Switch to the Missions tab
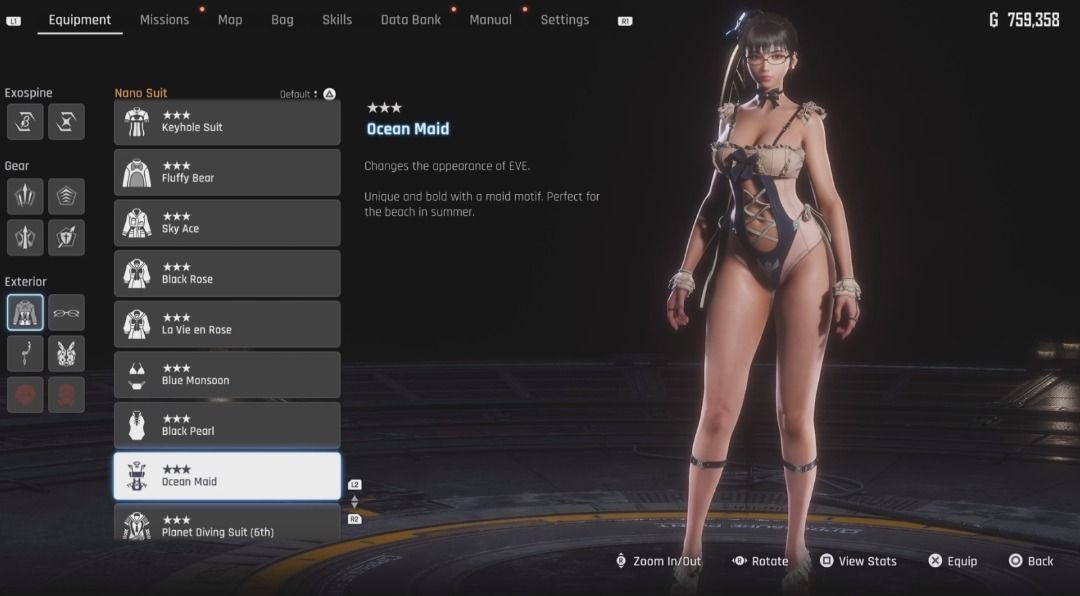 (164, 20)
